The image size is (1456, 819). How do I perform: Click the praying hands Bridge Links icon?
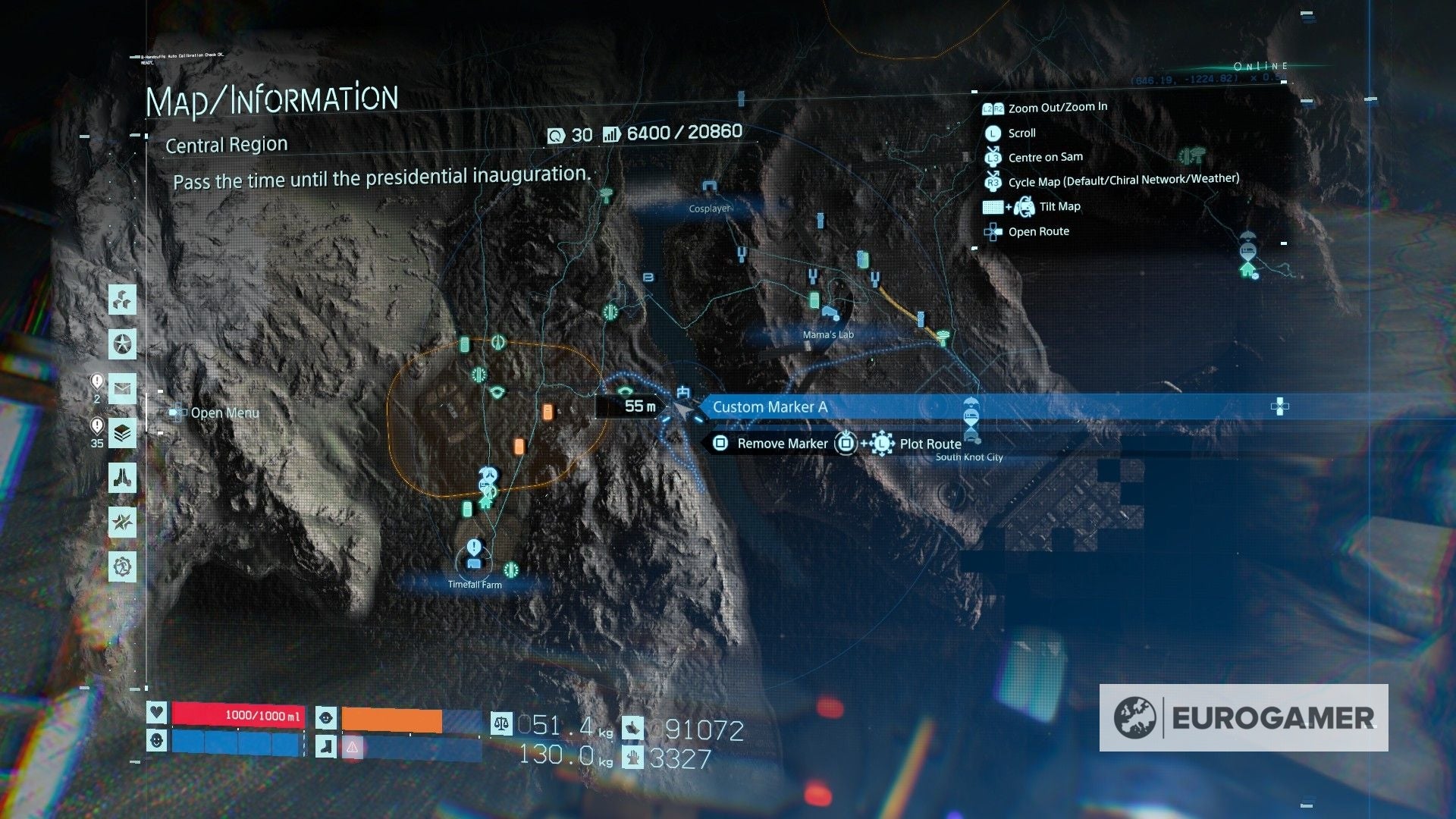122,479
